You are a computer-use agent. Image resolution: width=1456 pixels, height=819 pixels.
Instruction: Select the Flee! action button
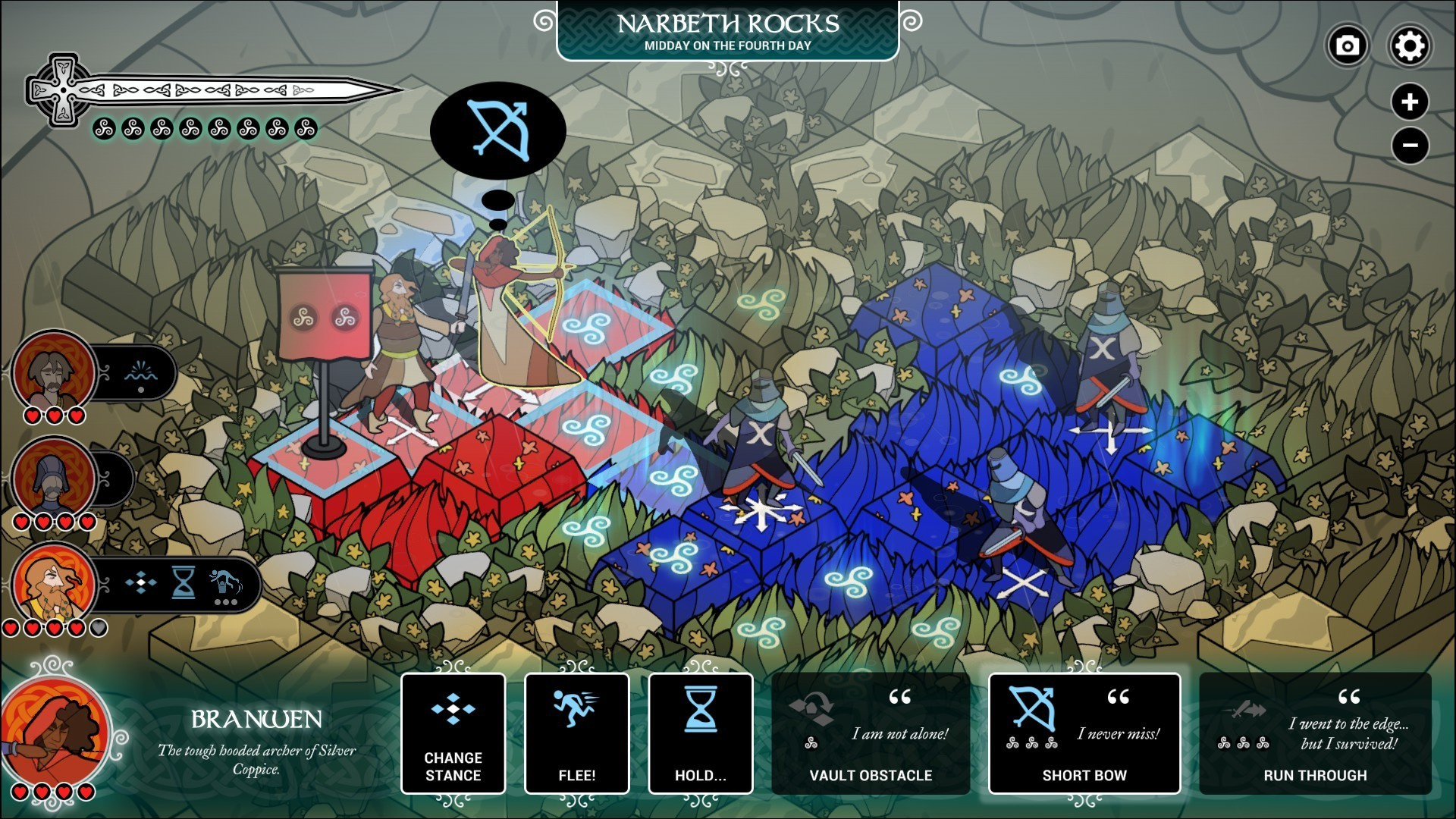click(576, 733)
